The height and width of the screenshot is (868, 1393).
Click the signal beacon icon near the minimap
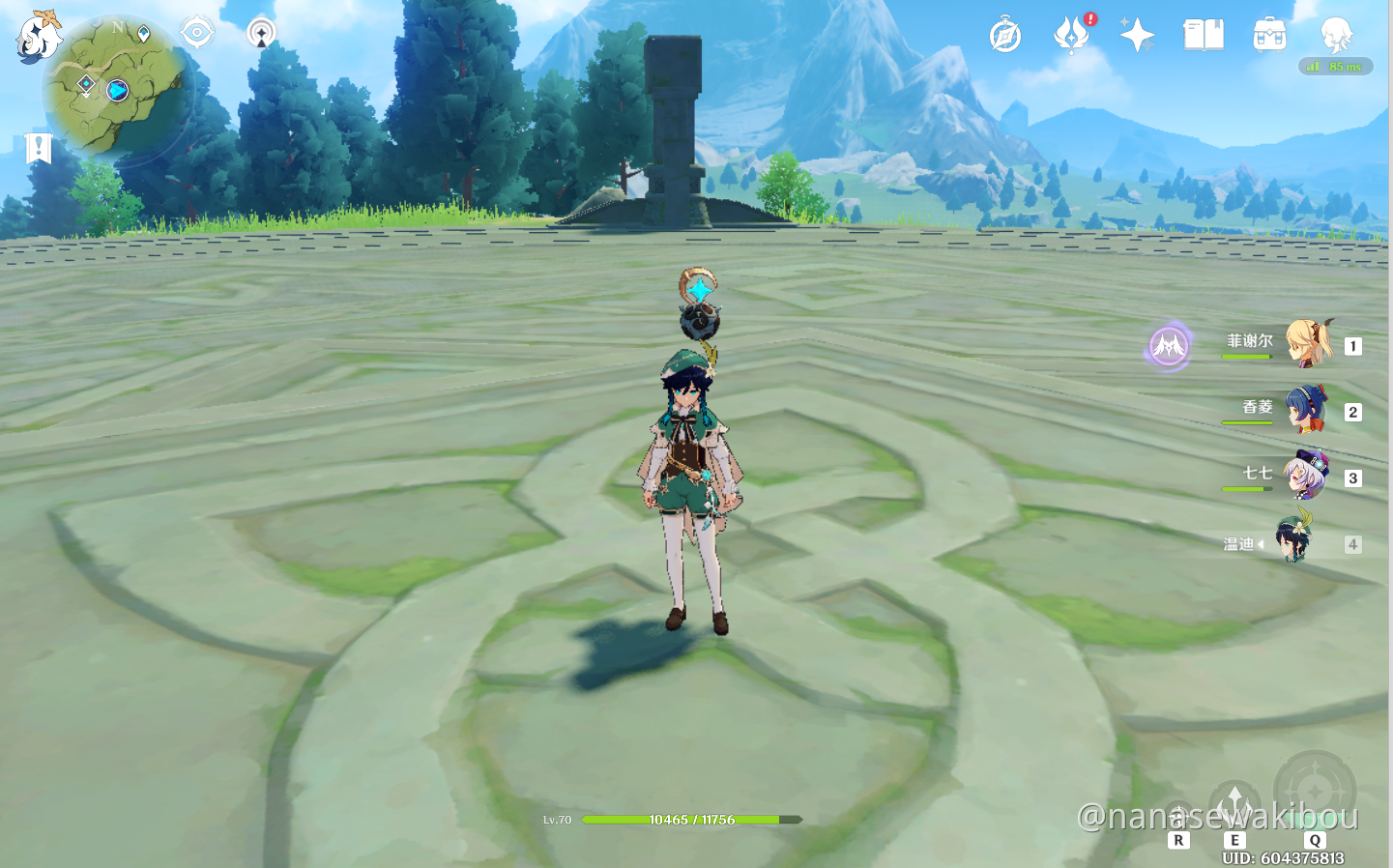click(261, 33)
